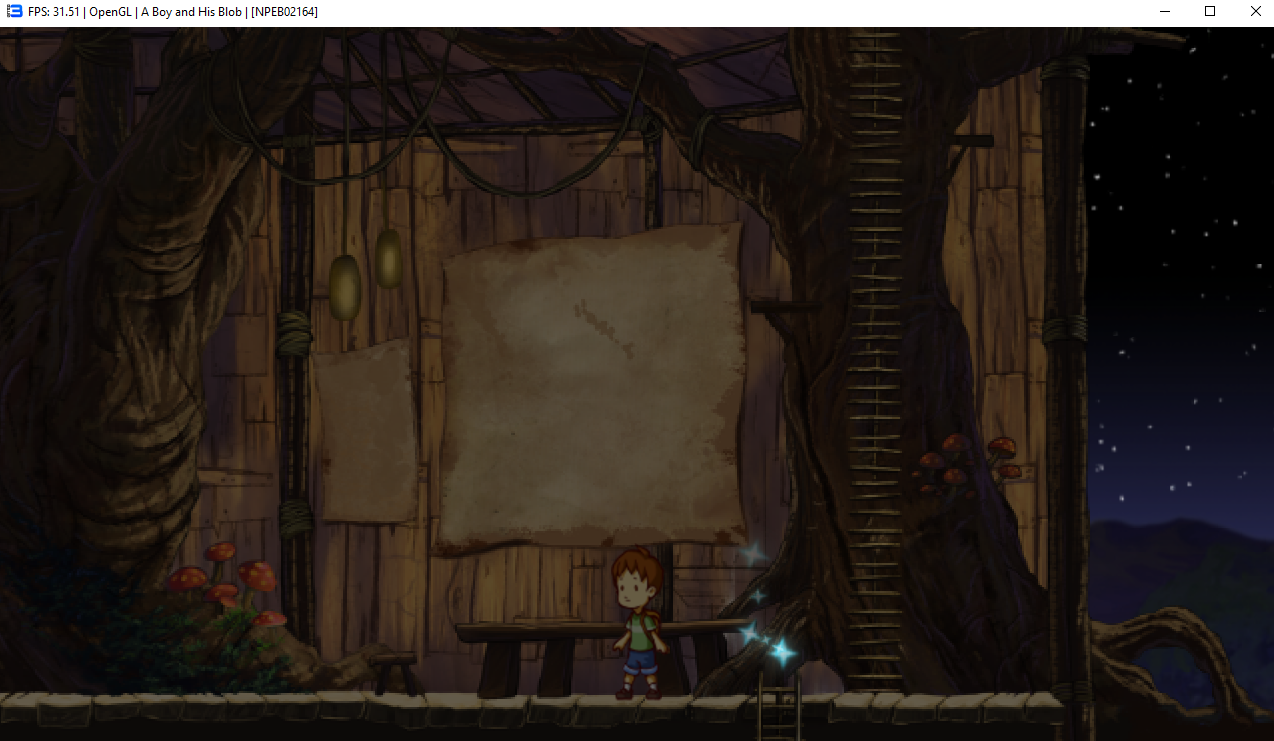This screenshot has height=741, width=1274.
Task: Close the emulator window
Action: (1255, 12)
